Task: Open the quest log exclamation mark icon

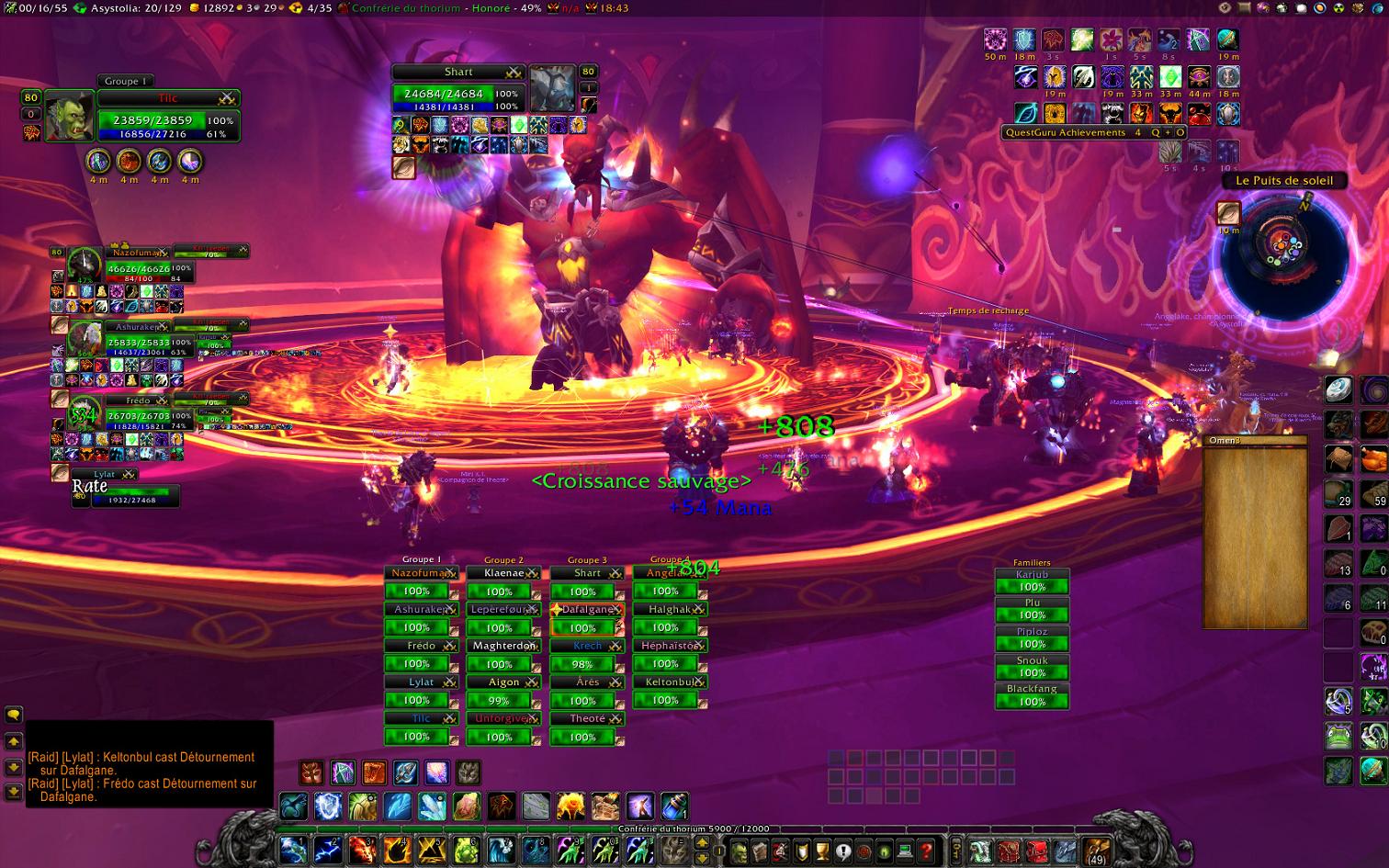Action: [x=842, y=852]
